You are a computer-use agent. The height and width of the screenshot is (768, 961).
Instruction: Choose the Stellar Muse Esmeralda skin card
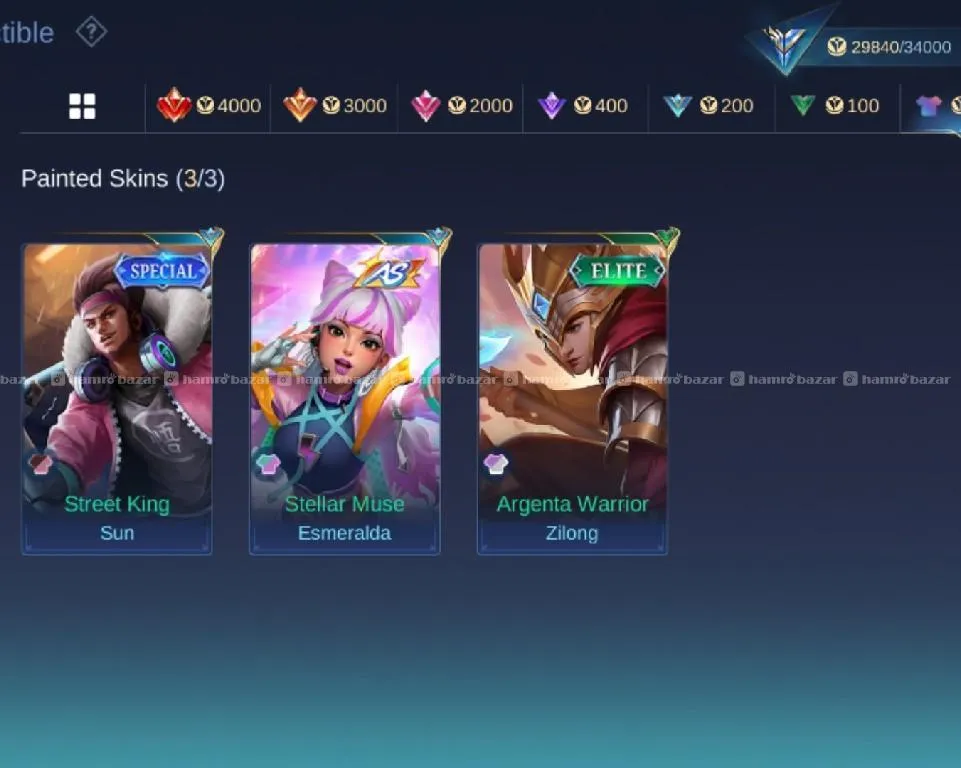point(345,398)
